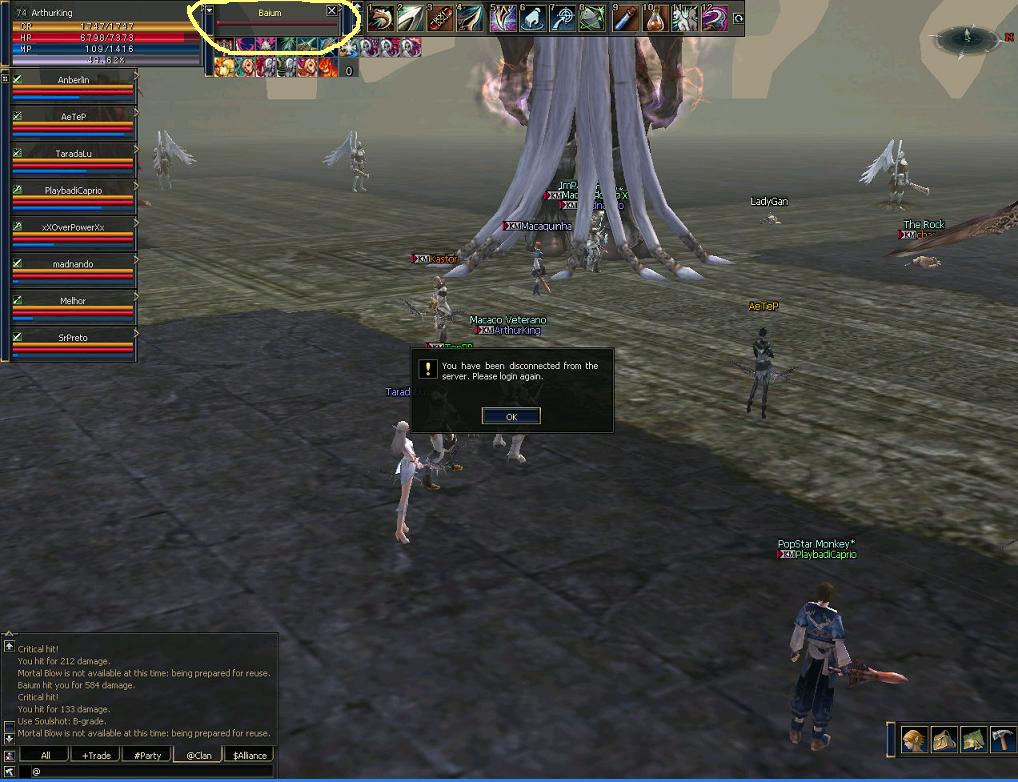
Task: Use the blue potion vial in slot 9
Action: point(625,18)
